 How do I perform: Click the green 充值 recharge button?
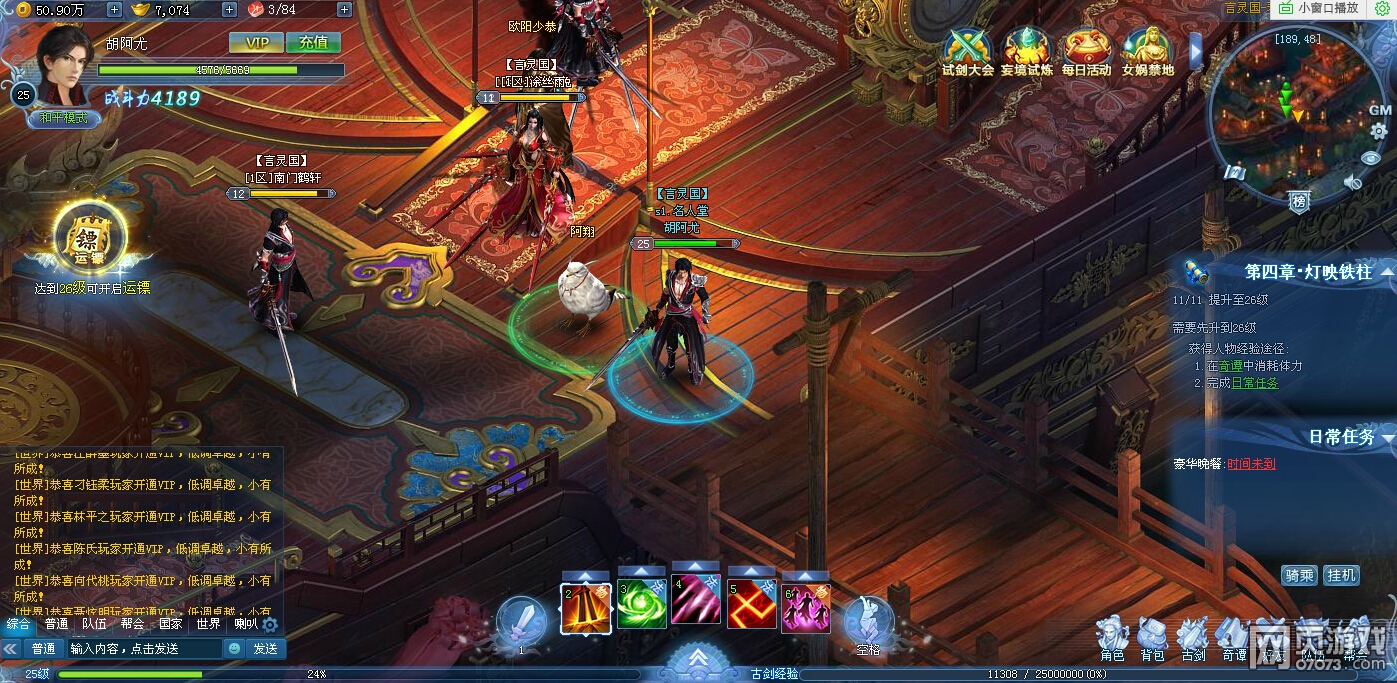coord(313,43)
